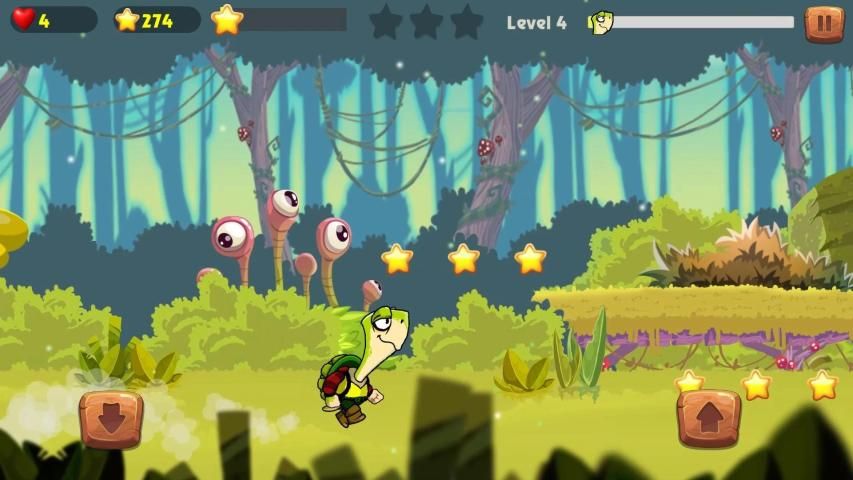This screenshot has height=480, width=853.
Task: Tap the down arrow slide button
Action: tap(111, 418)
